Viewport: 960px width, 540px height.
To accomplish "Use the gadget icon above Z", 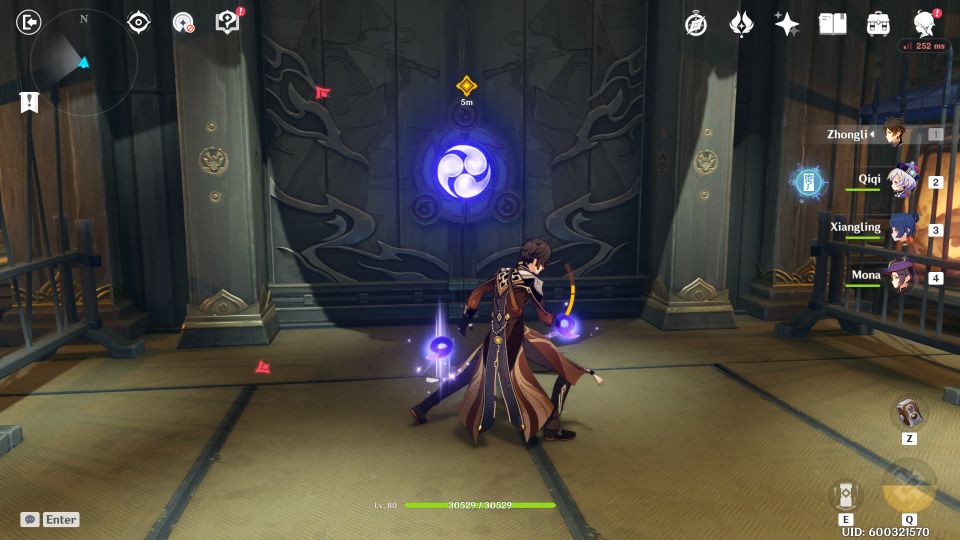I will pyautogui.click(x=909, y=413).
